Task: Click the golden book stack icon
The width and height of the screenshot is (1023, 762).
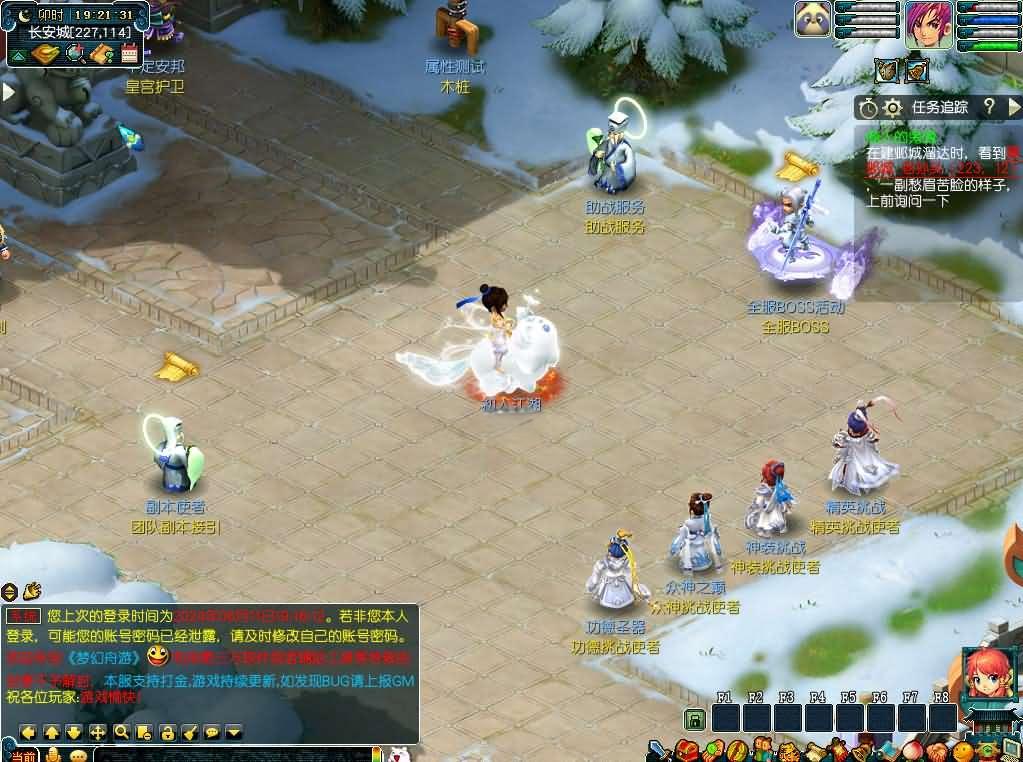Action: pos(46,54)
